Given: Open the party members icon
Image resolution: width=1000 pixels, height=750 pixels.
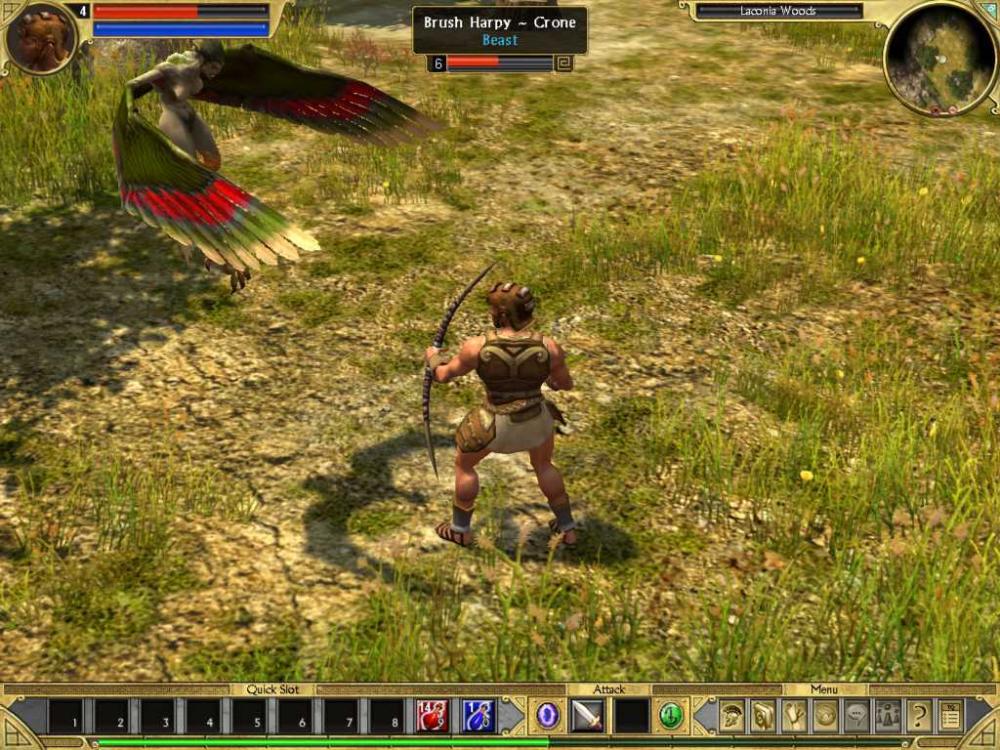Looking at the screenshot, I should coord(888,716).
